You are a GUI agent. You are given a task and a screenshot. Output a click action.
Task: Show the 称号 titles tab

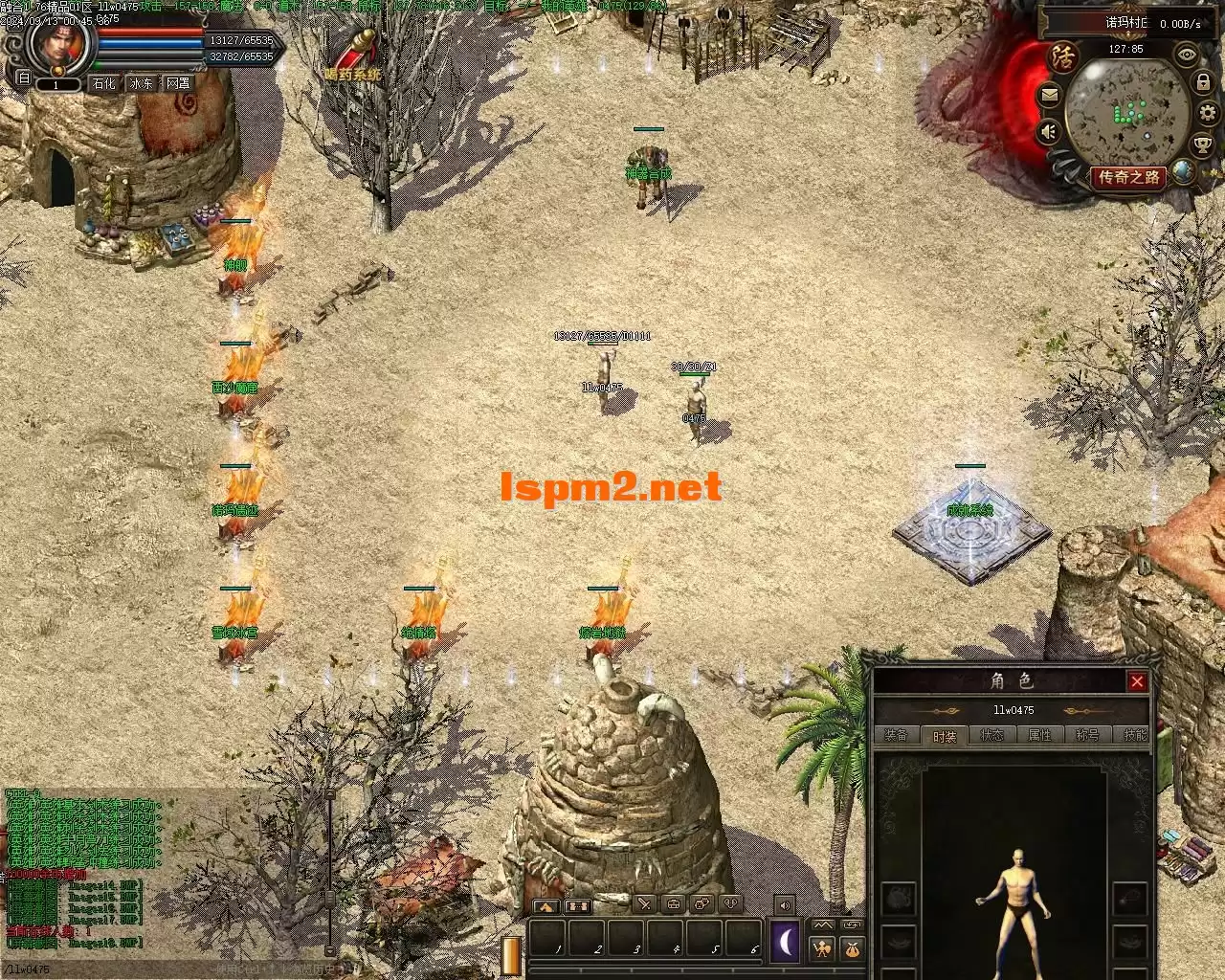(1087, 735)
